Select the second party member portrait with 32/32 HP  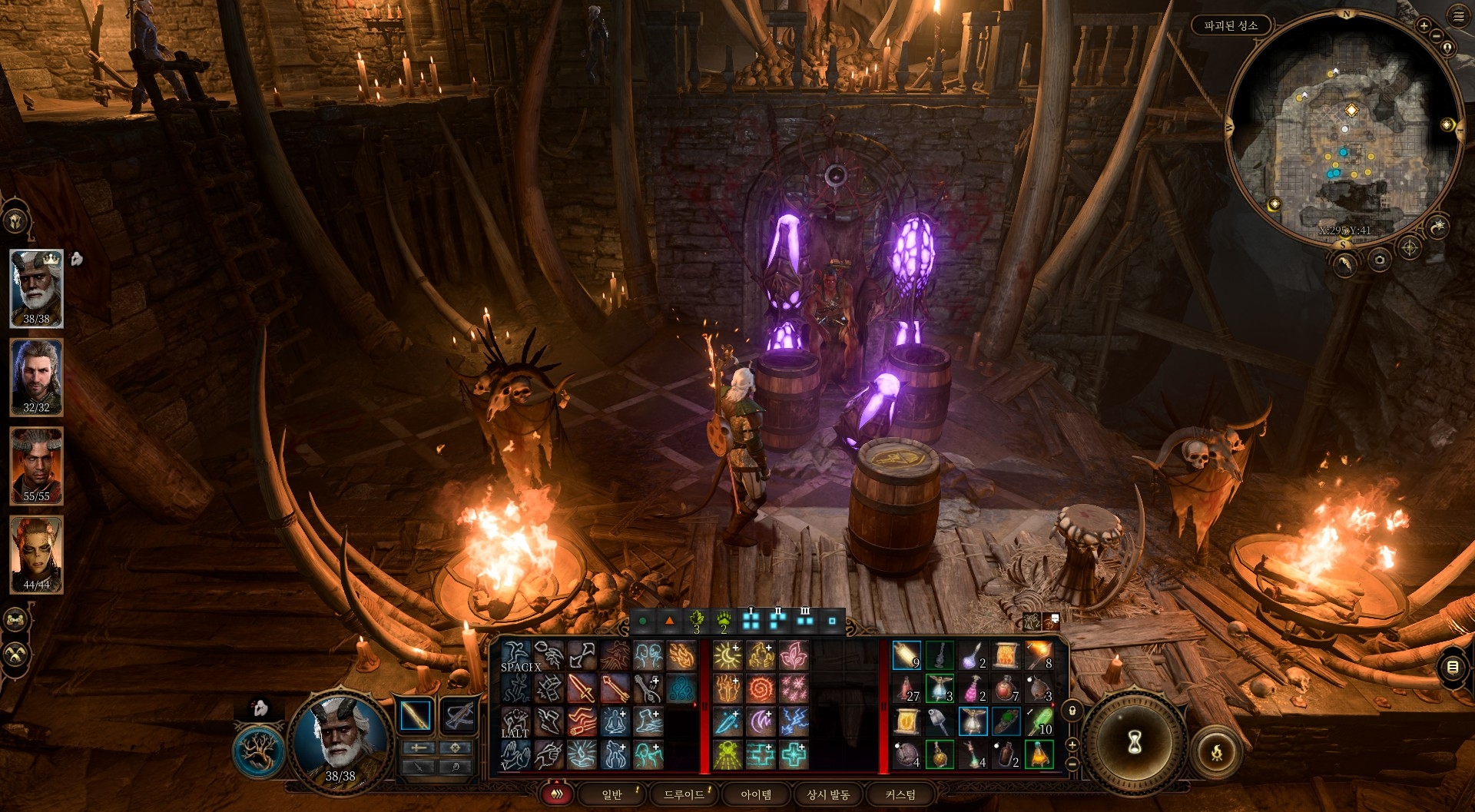pyautogui.click(x=36, y=377)
